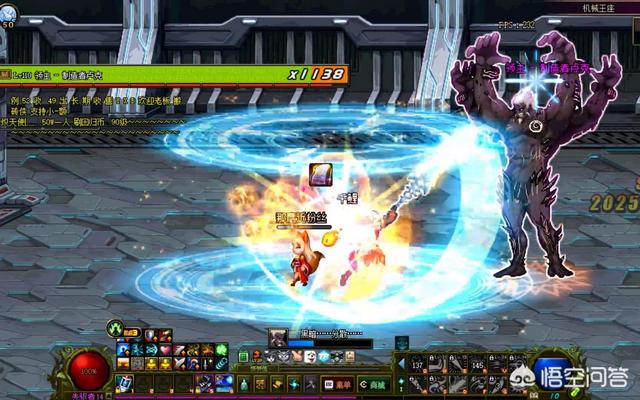Click the skill book item icon above the character

pyautogui.click(x=320, y=174)
